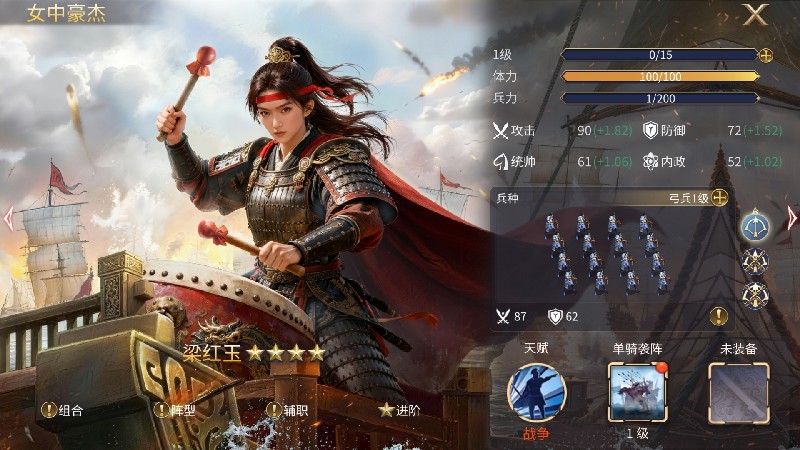Select the empty 未装备 skill slot
This screenshot has height=450, width=800.
[738, 392]
